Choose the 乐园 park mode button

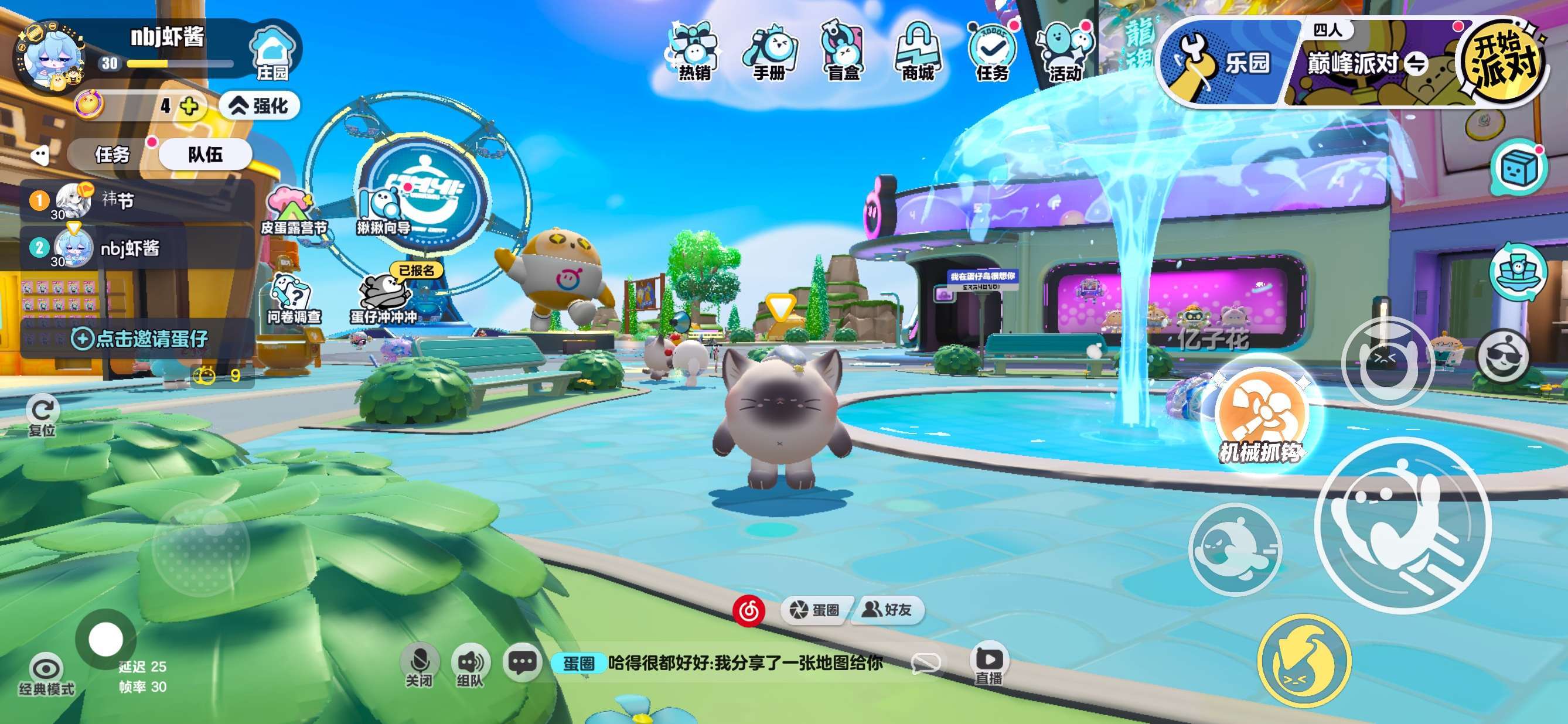(x=1223, y=62)
